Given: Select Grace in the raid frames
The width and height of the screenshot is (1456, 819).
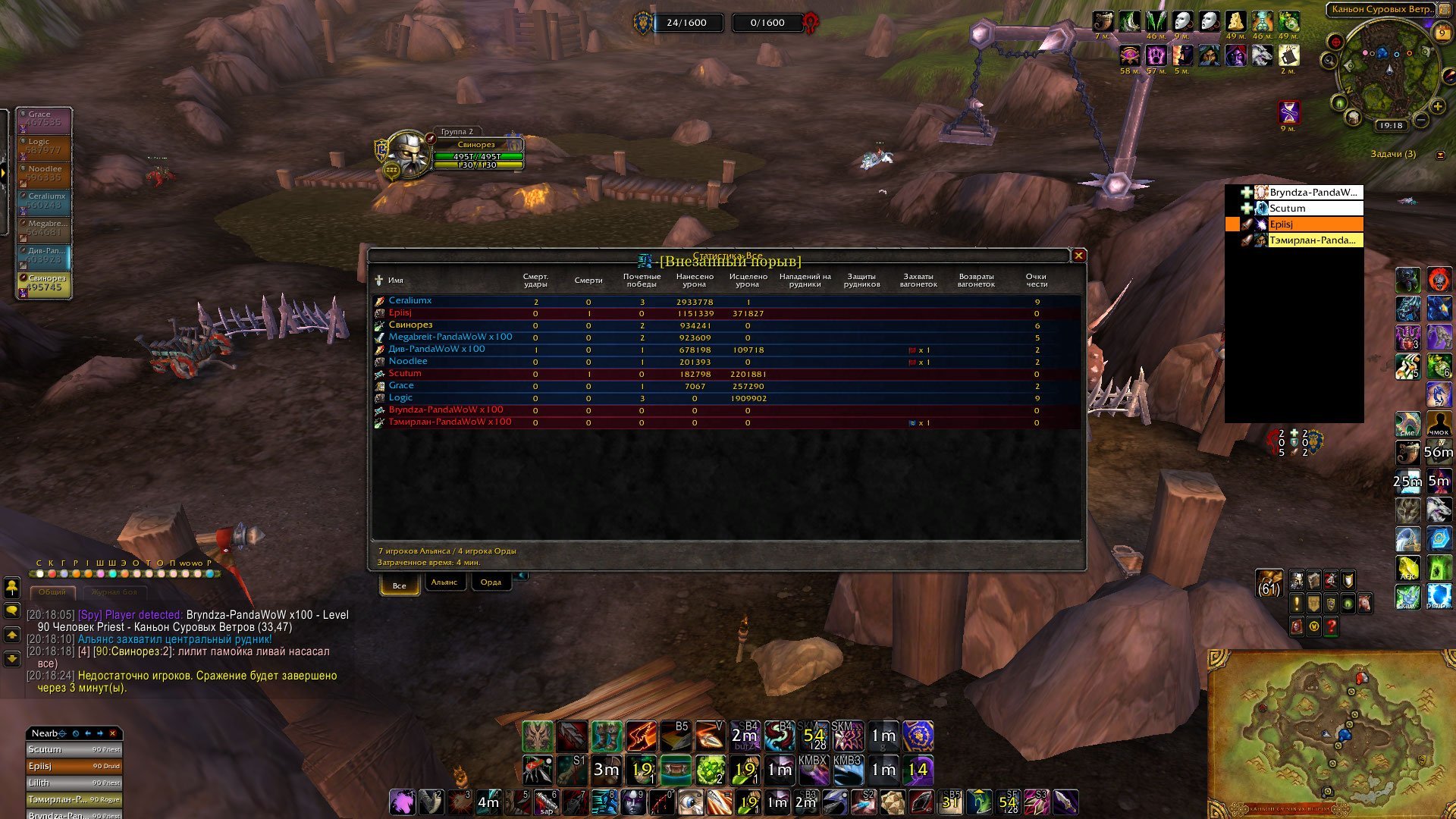Looking at the screenshot, I should (x=45, y=119).
